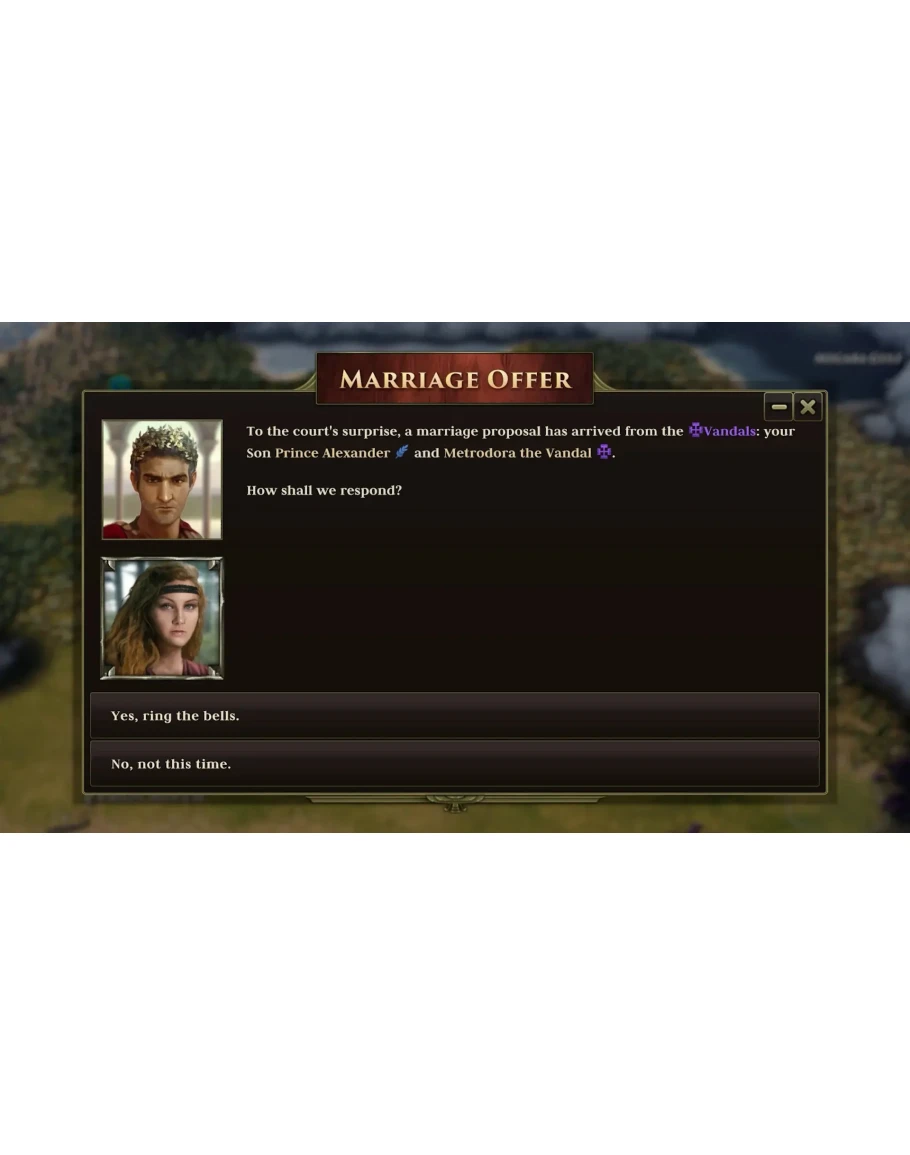Viewport: 910px width, 1155px height.
Task: Accept with "Yes, ring the bells."
Action: pyautogui.click(x=454, y=716)
